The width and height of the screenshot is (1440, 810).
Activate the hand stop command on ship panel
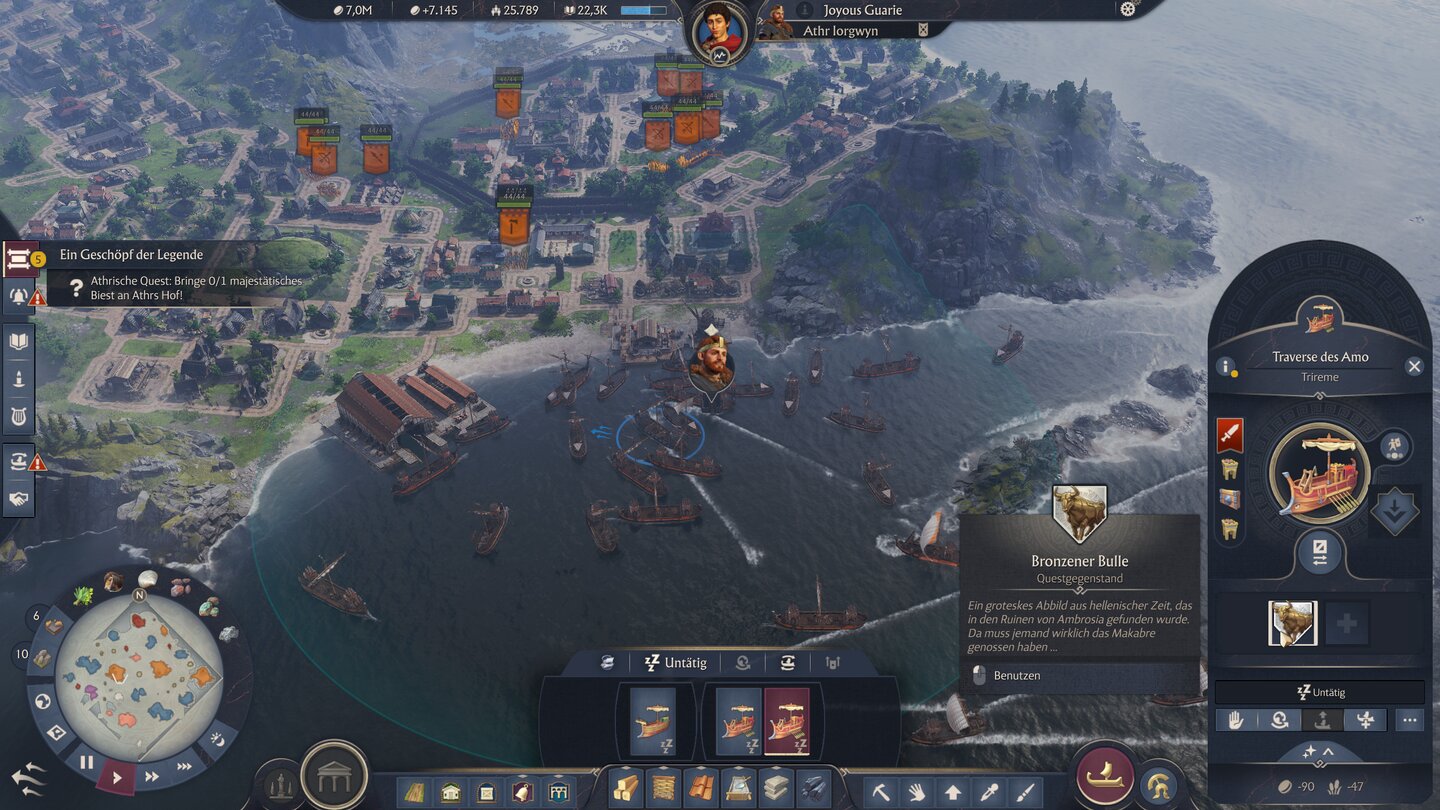pos(1235,720)
